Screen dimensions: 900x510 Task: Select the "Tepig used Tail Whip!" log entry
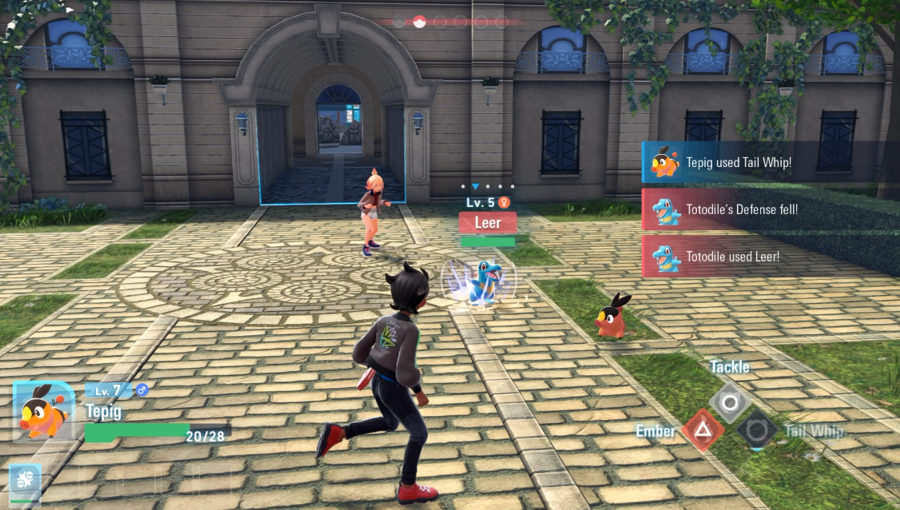point(770,162)
